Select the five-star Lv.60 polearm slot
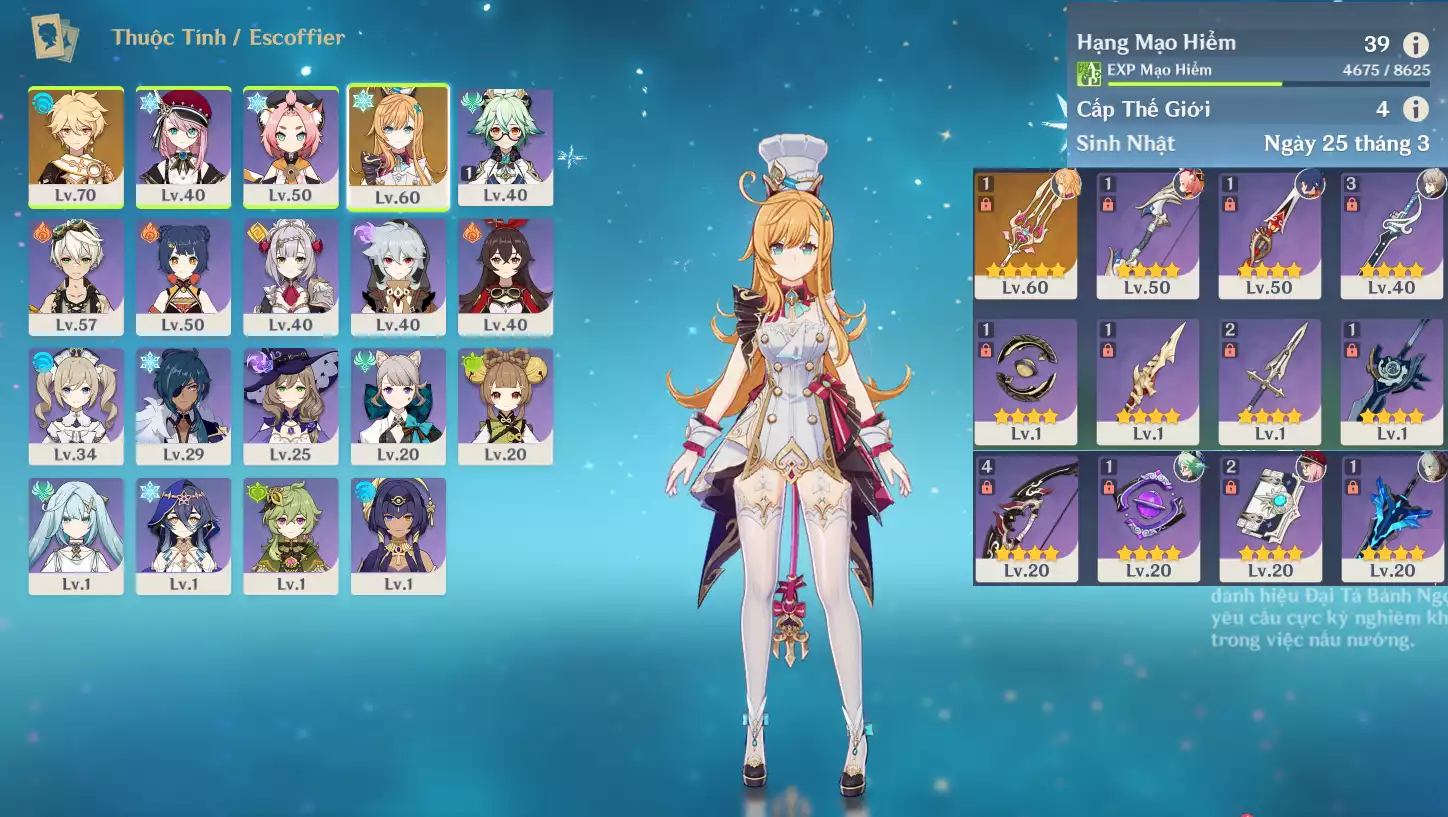Screen dimensions: 1448x817 [1026, 234]
